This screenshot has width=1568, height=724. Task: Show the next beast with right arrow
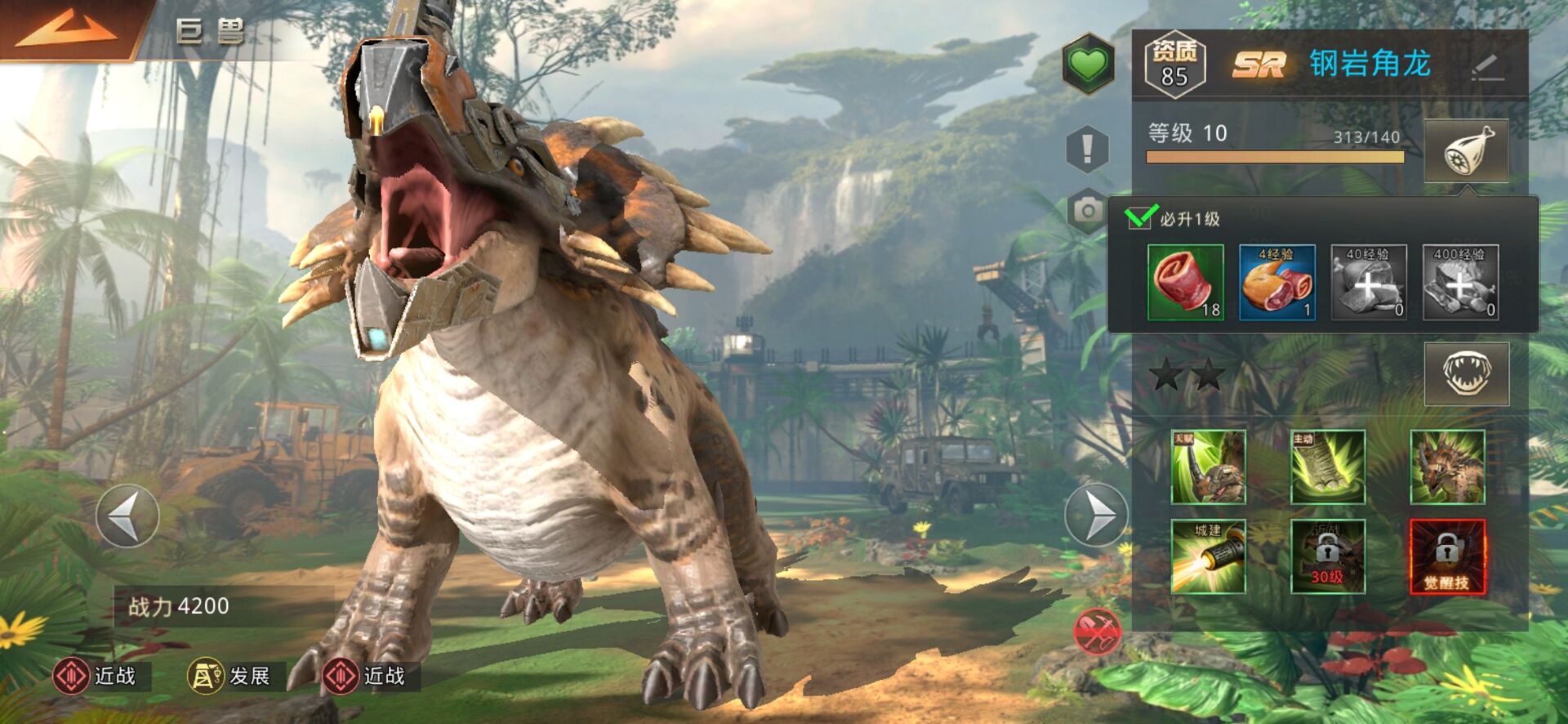pos(1096,516)
